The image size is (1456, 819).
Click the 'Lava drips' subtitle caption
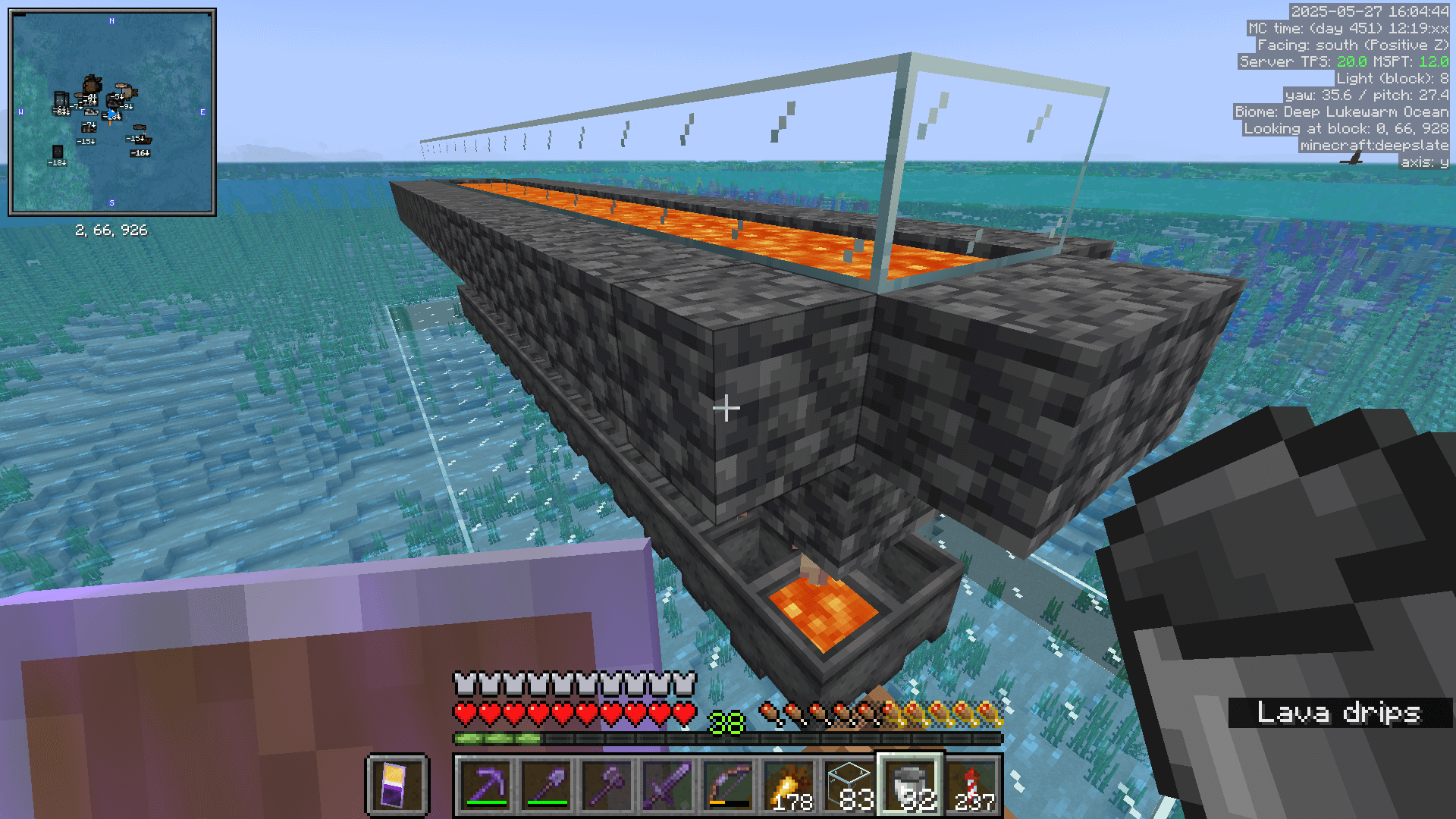point(1339,713)
